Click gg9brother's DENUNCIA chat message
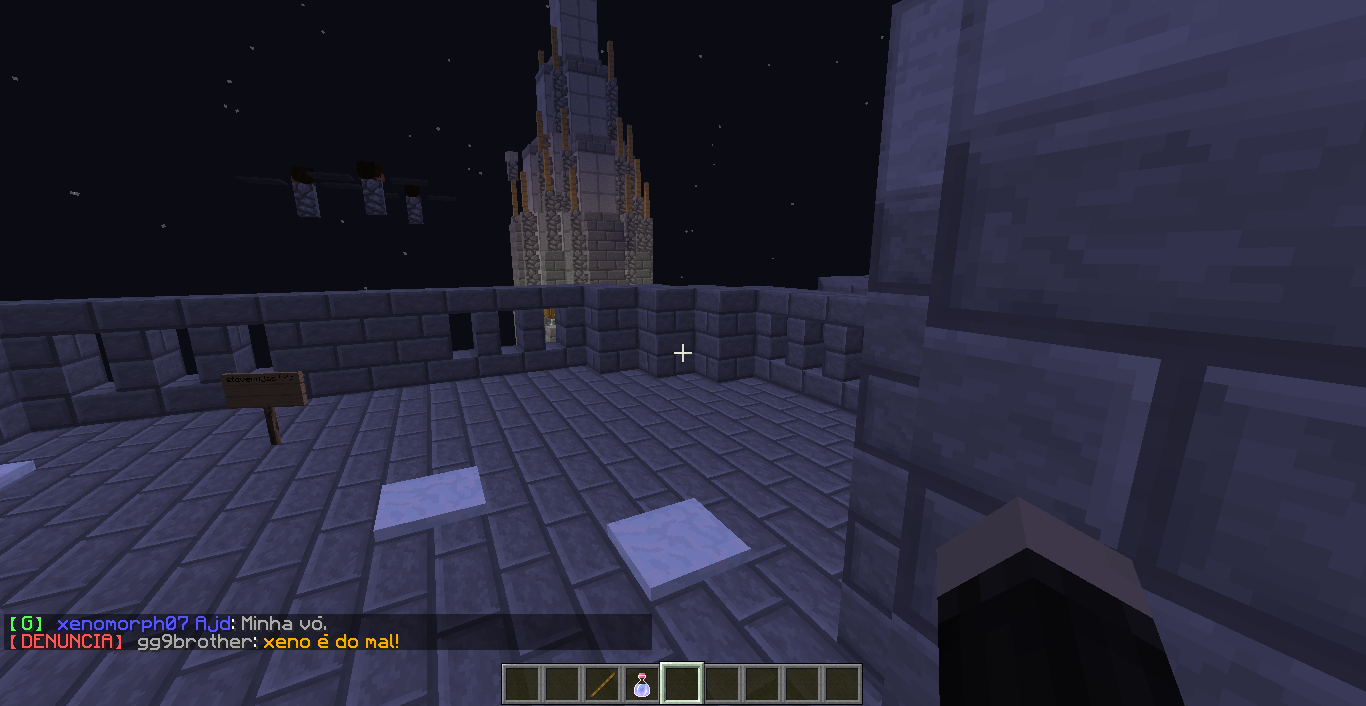The height and width of the screenshot is (706, 1366). (330, 642)
